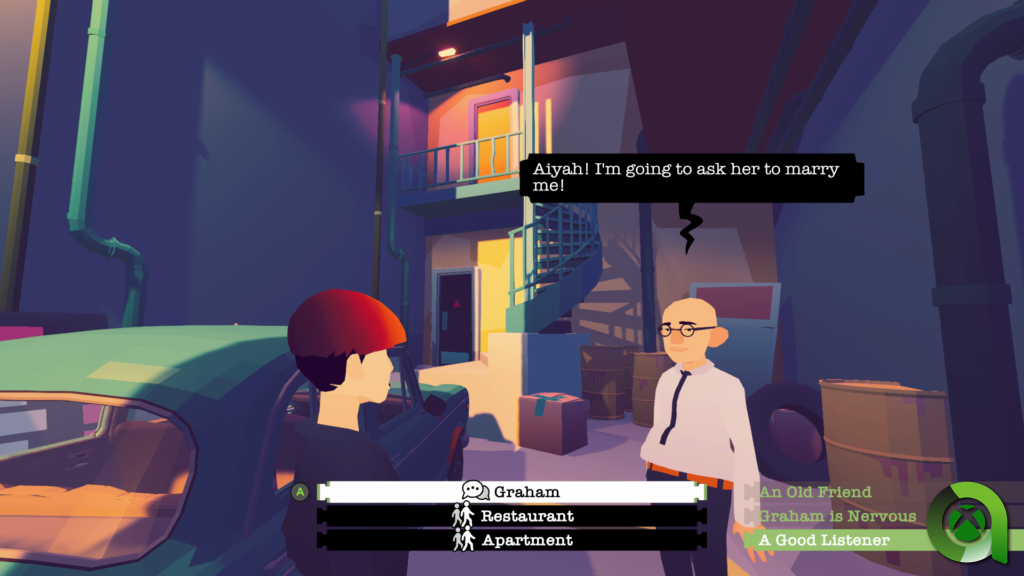Pick the Apartment destination option
The image size is (1024, 576).
click(511, 540)
